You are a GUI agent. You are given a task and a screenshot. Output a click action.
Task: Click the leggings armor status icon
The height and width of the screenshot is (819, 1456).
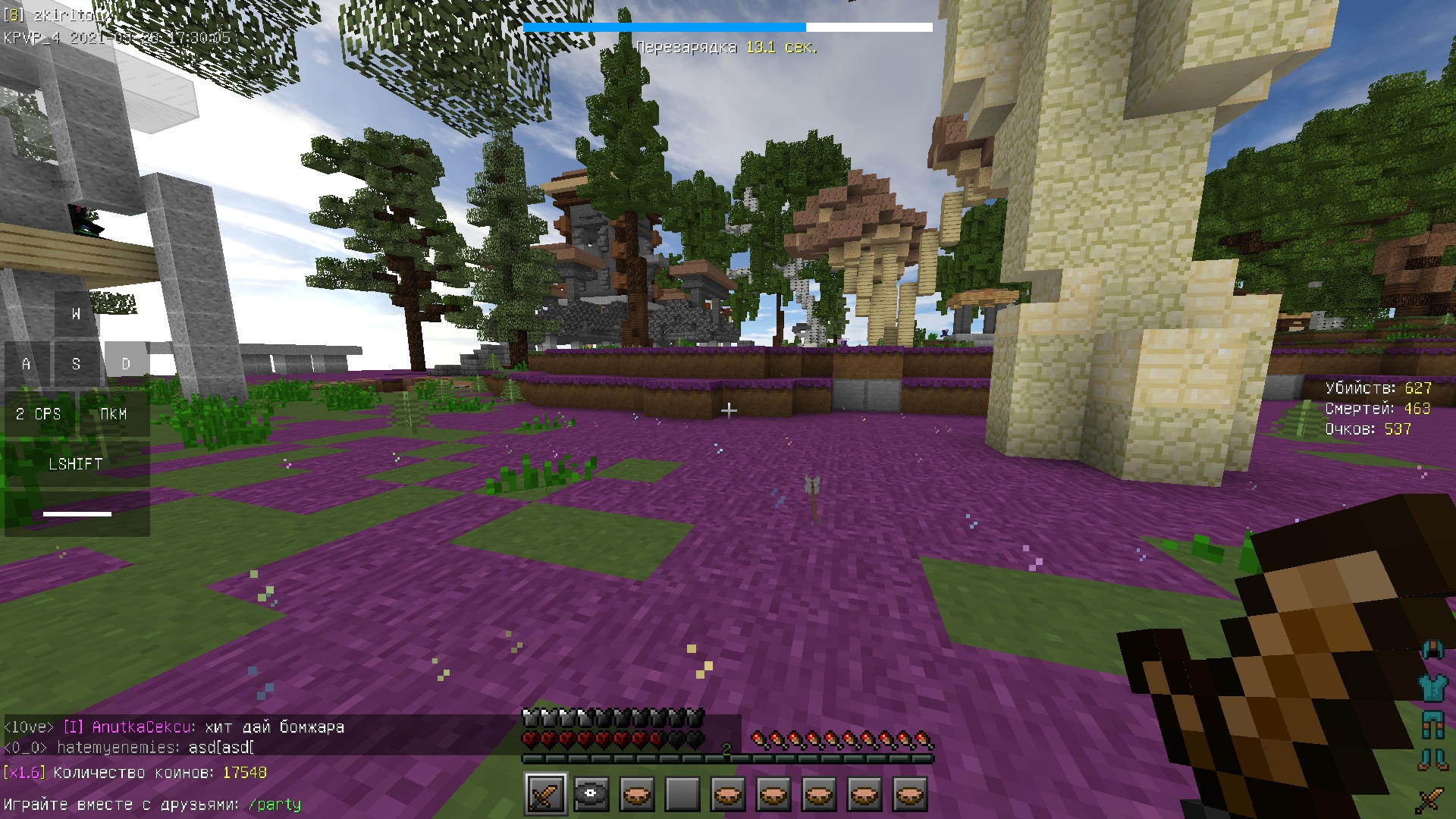coord(1432,724)
